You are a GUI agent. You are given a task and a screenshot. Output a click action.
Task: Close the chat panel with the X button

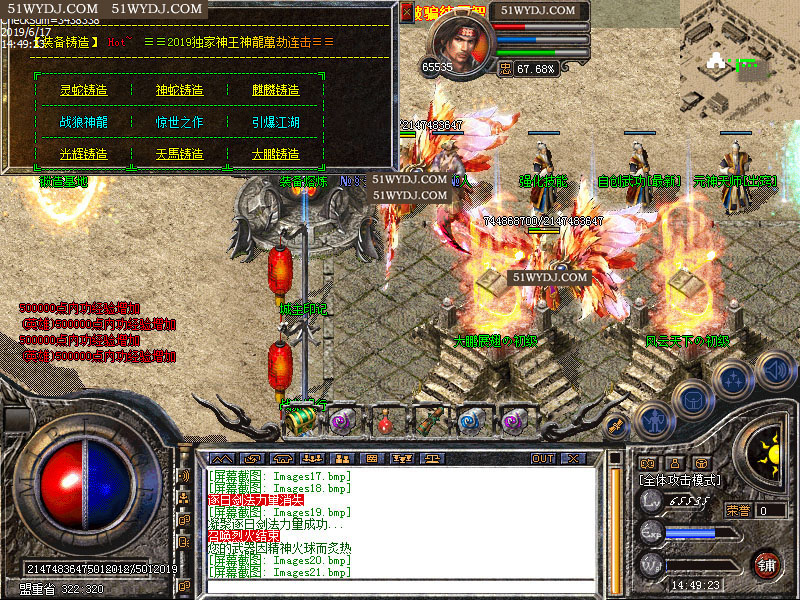573,458
